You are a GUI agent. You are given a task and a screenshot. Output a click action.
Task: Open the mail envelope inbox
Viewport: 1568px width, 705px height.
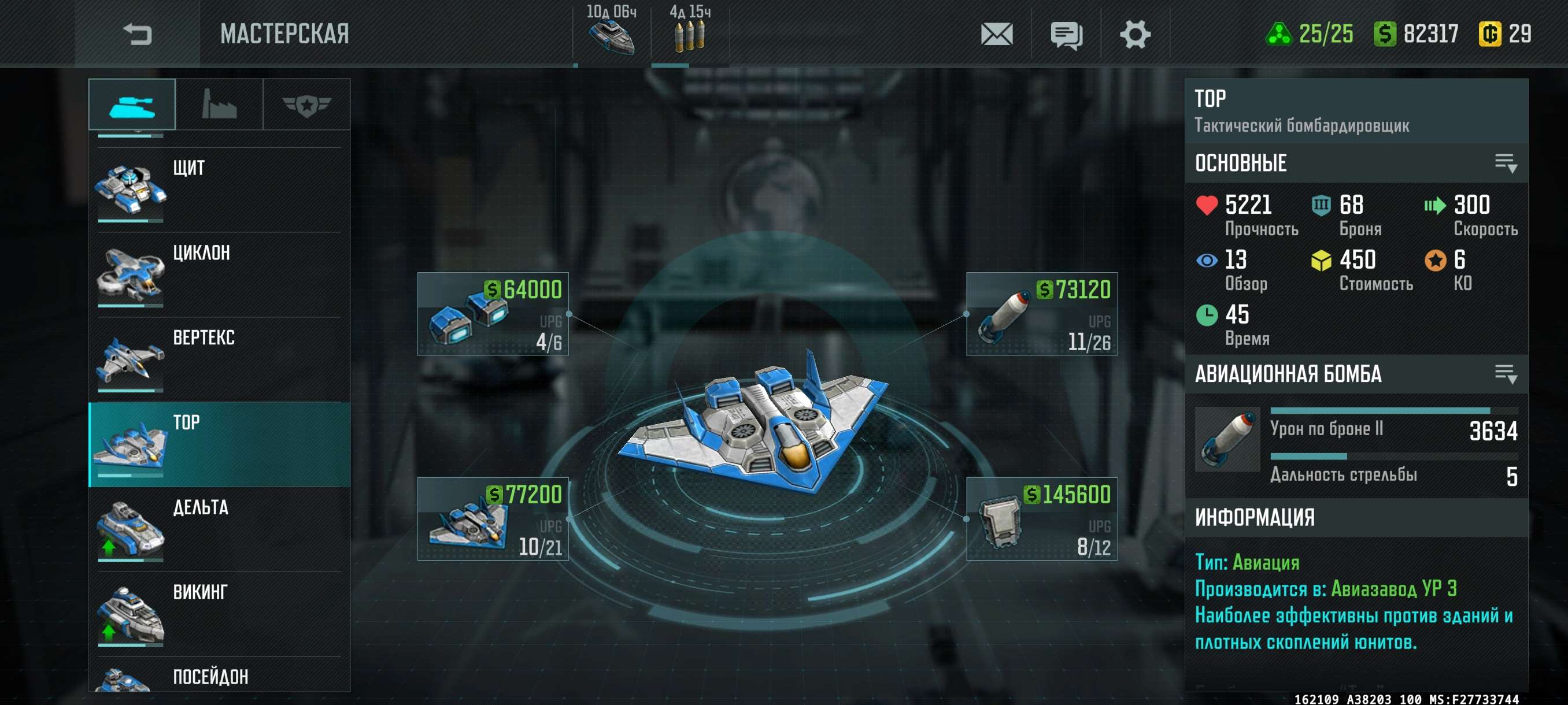point(996,34)
